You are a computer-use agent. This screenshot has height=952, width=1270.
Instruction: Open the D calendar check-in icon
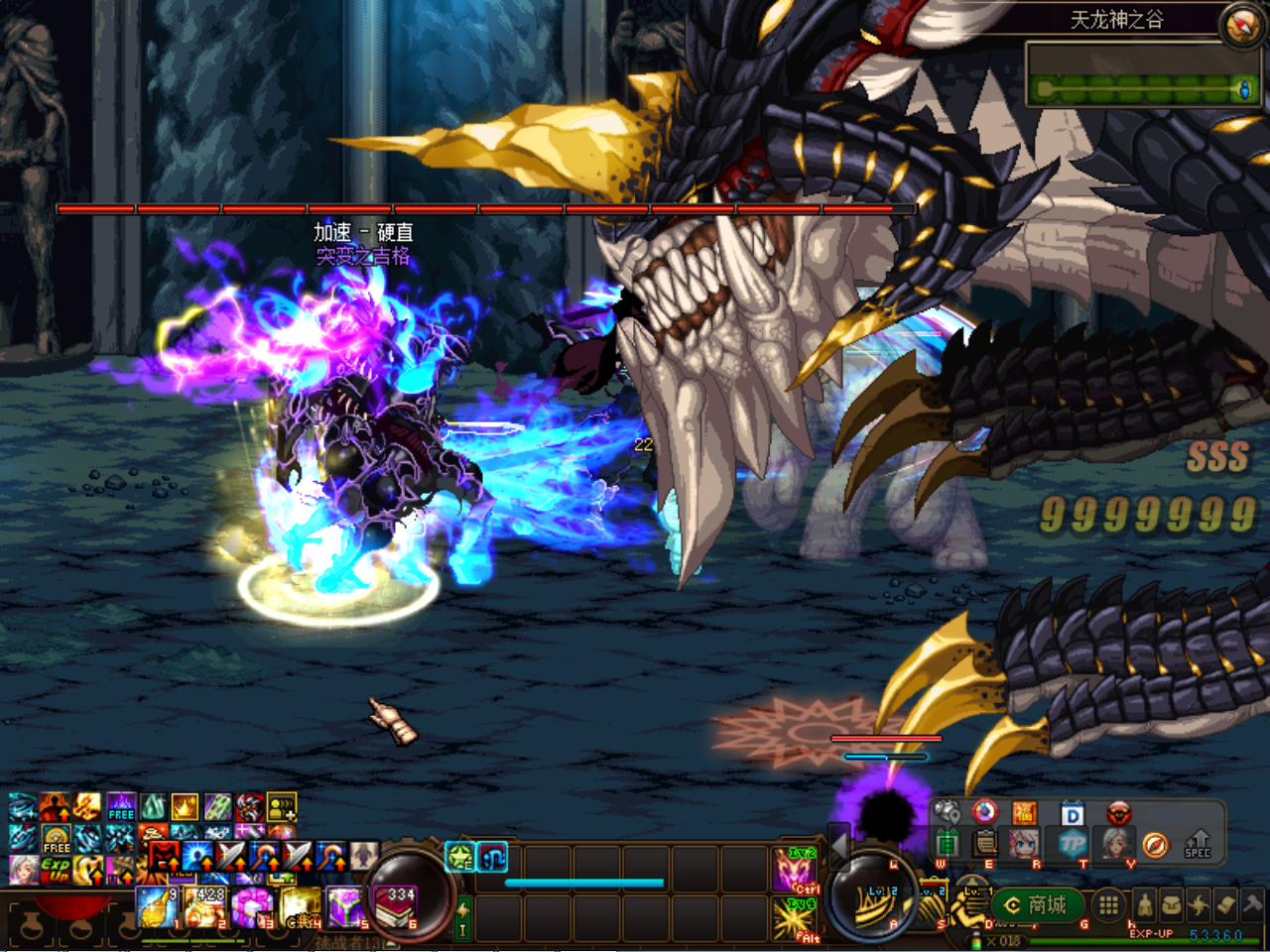tap(1073, 814)
